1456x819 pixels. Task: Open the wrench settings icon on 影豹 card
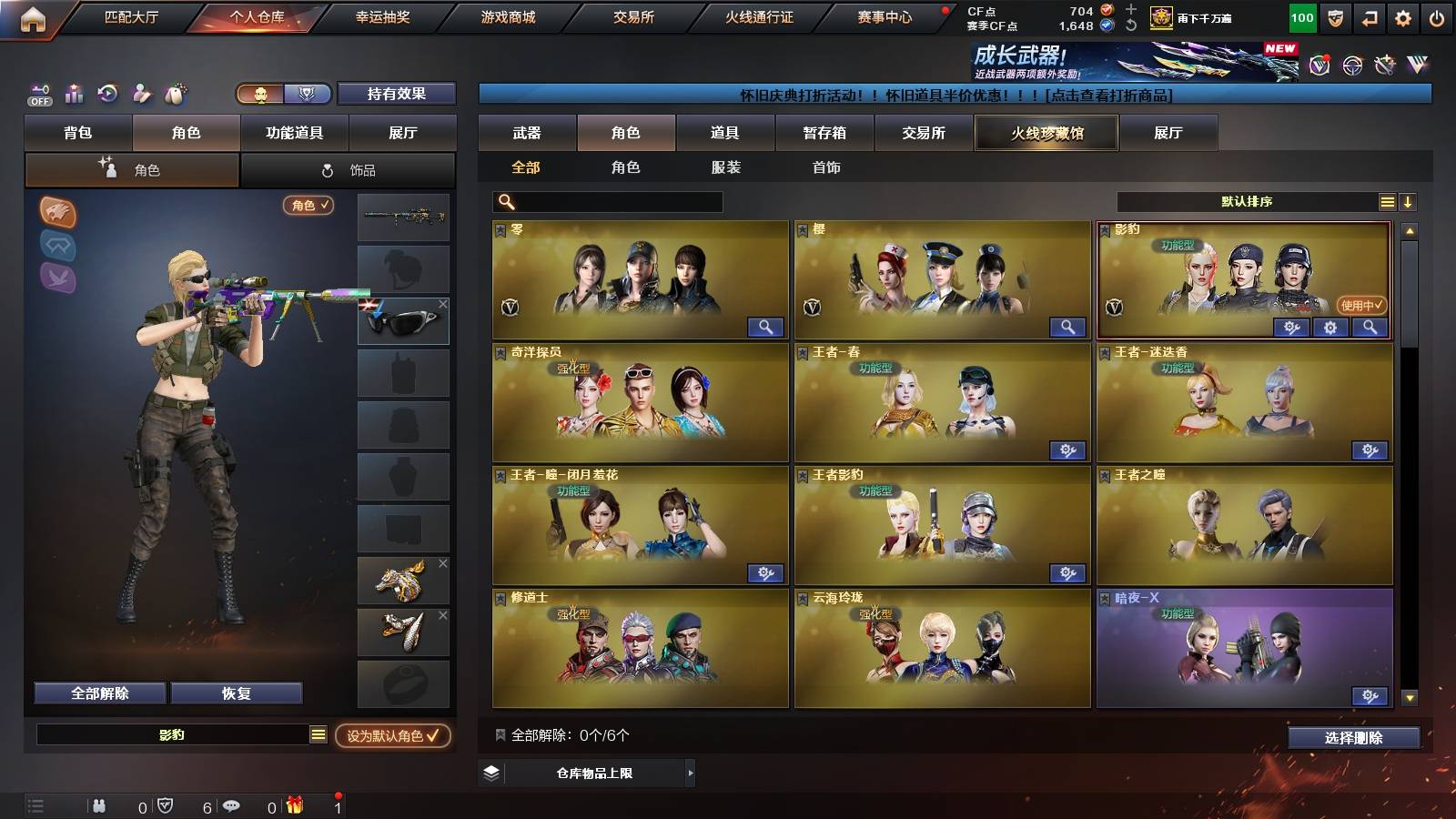tap(1291, 328)
